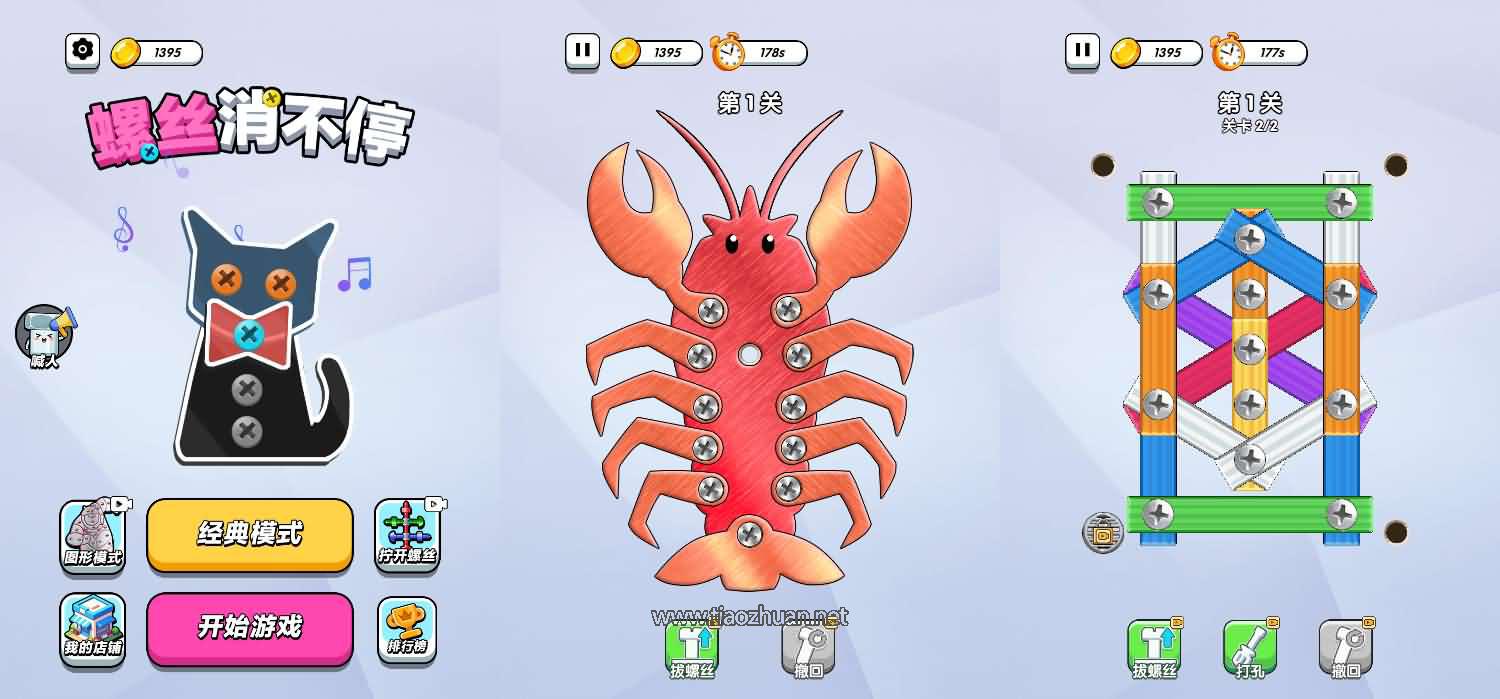
Task: Tap the 喊人 megaphone icon
Action: coord(45,335)
